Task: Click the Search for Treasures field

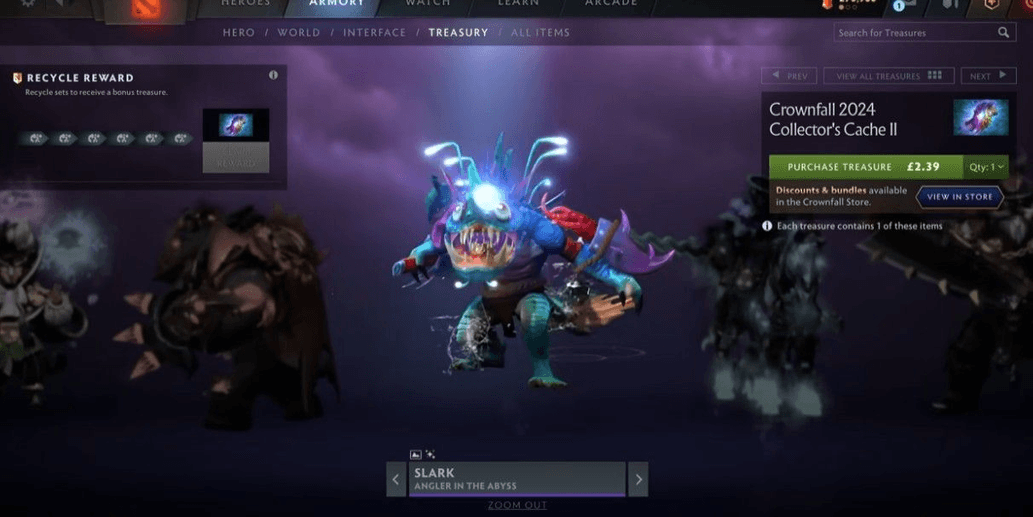Action: 917,33
